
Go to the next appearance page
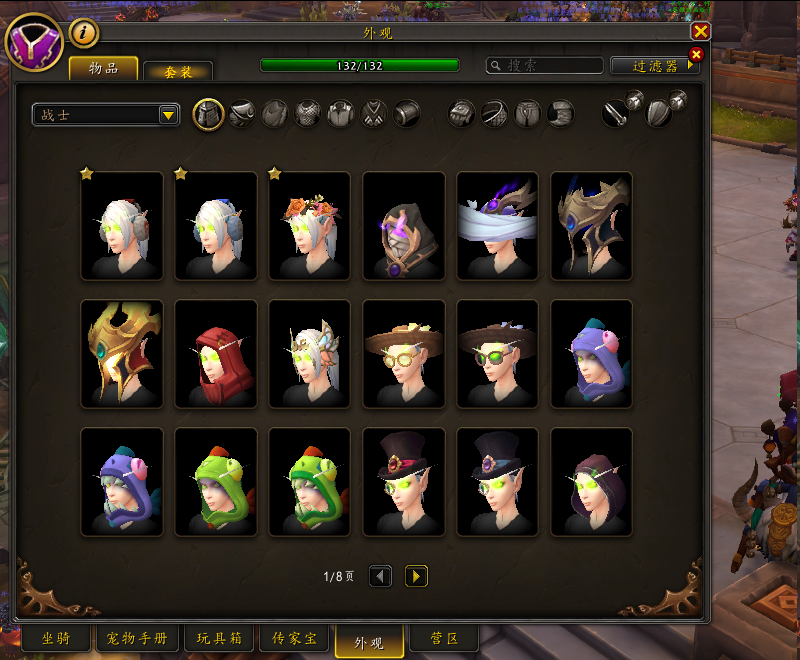[x=416, y=576]
